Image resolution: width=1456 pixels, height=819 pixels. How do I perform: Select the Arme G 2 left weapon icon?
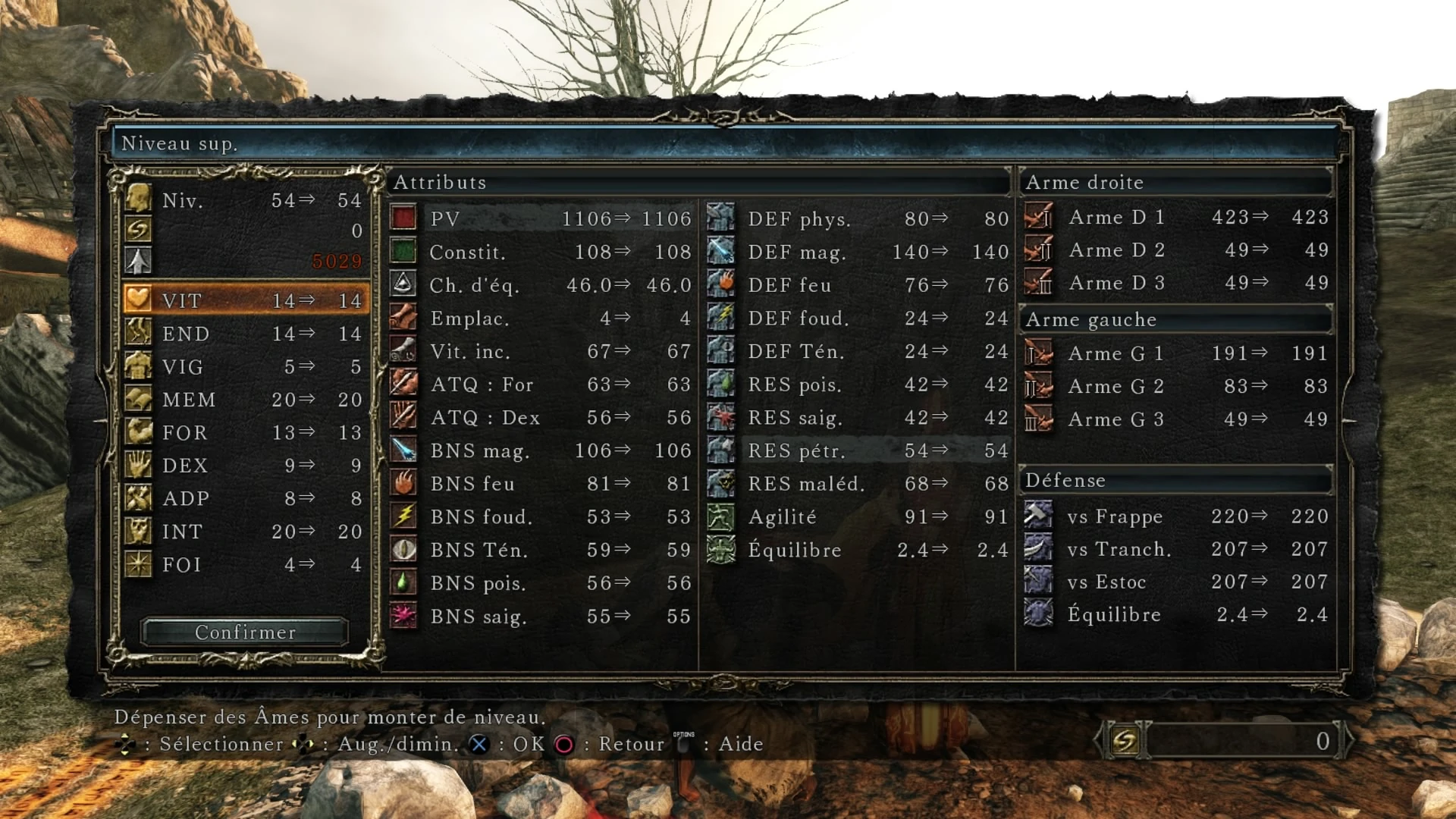pyautogui.click(x=1039, y=386)
